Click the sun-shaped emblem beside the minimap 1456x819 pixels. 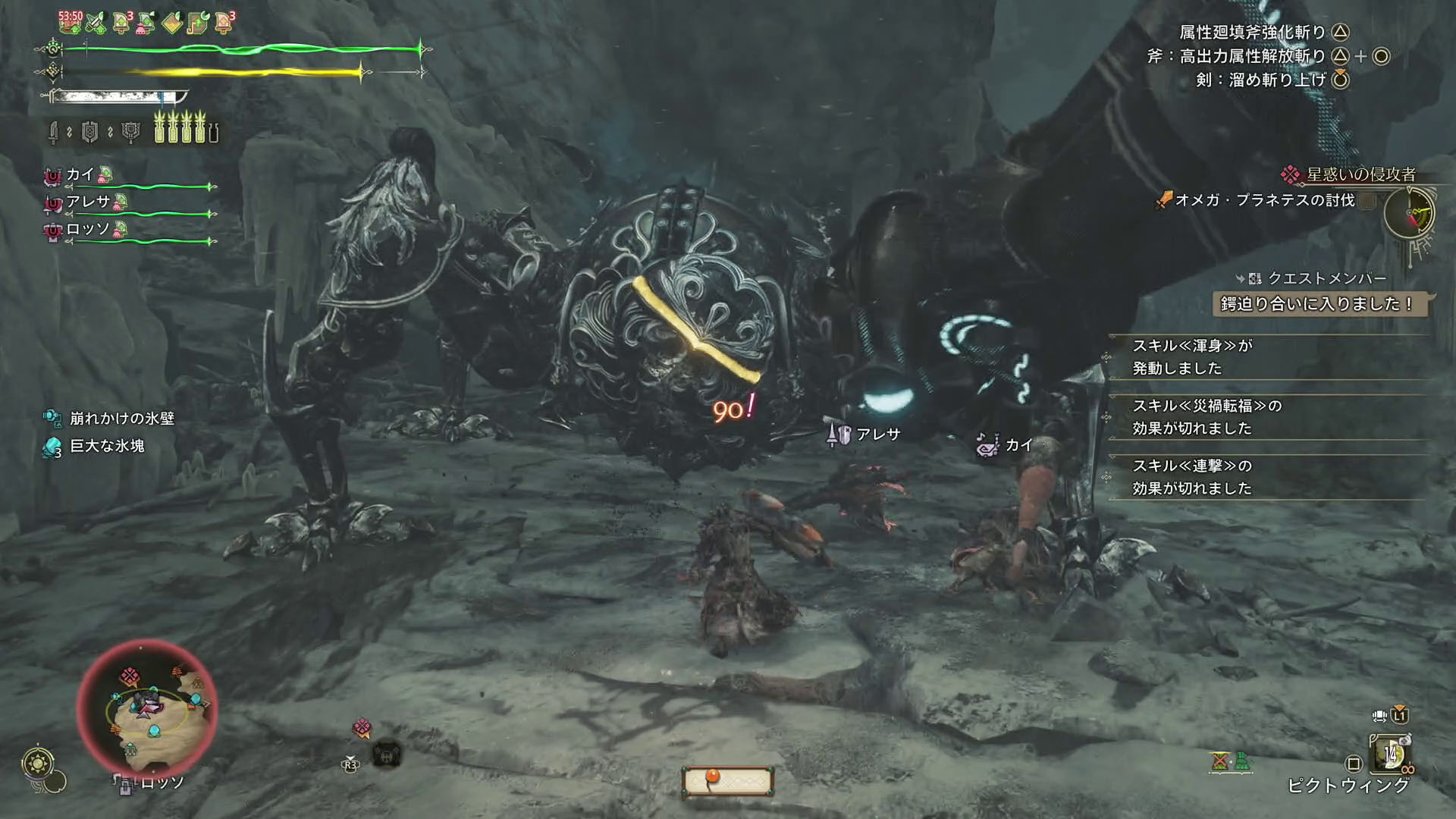38,763
